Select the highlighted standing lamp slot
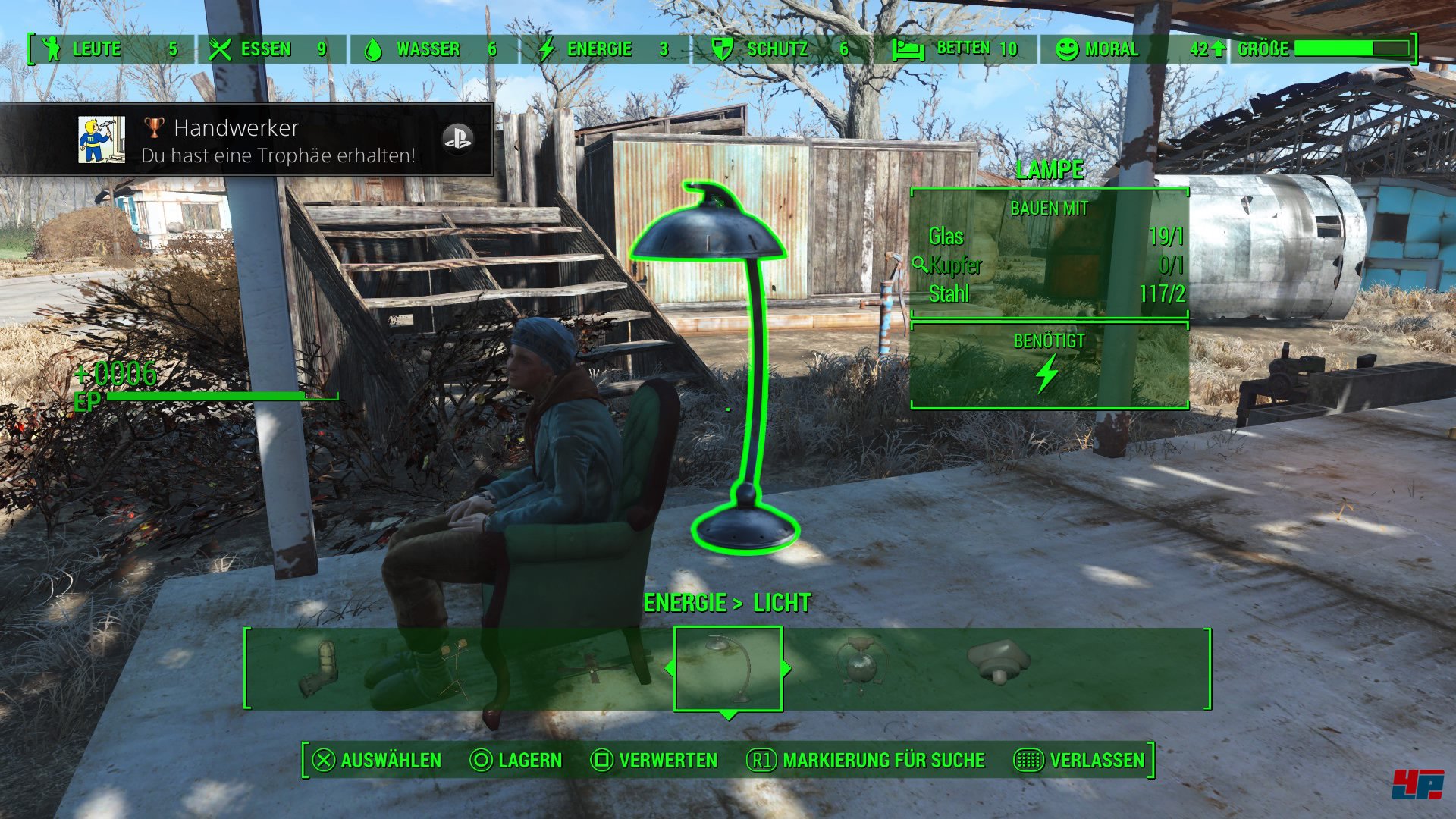Viewport: 1456px width, 819px height. [728, 668]
